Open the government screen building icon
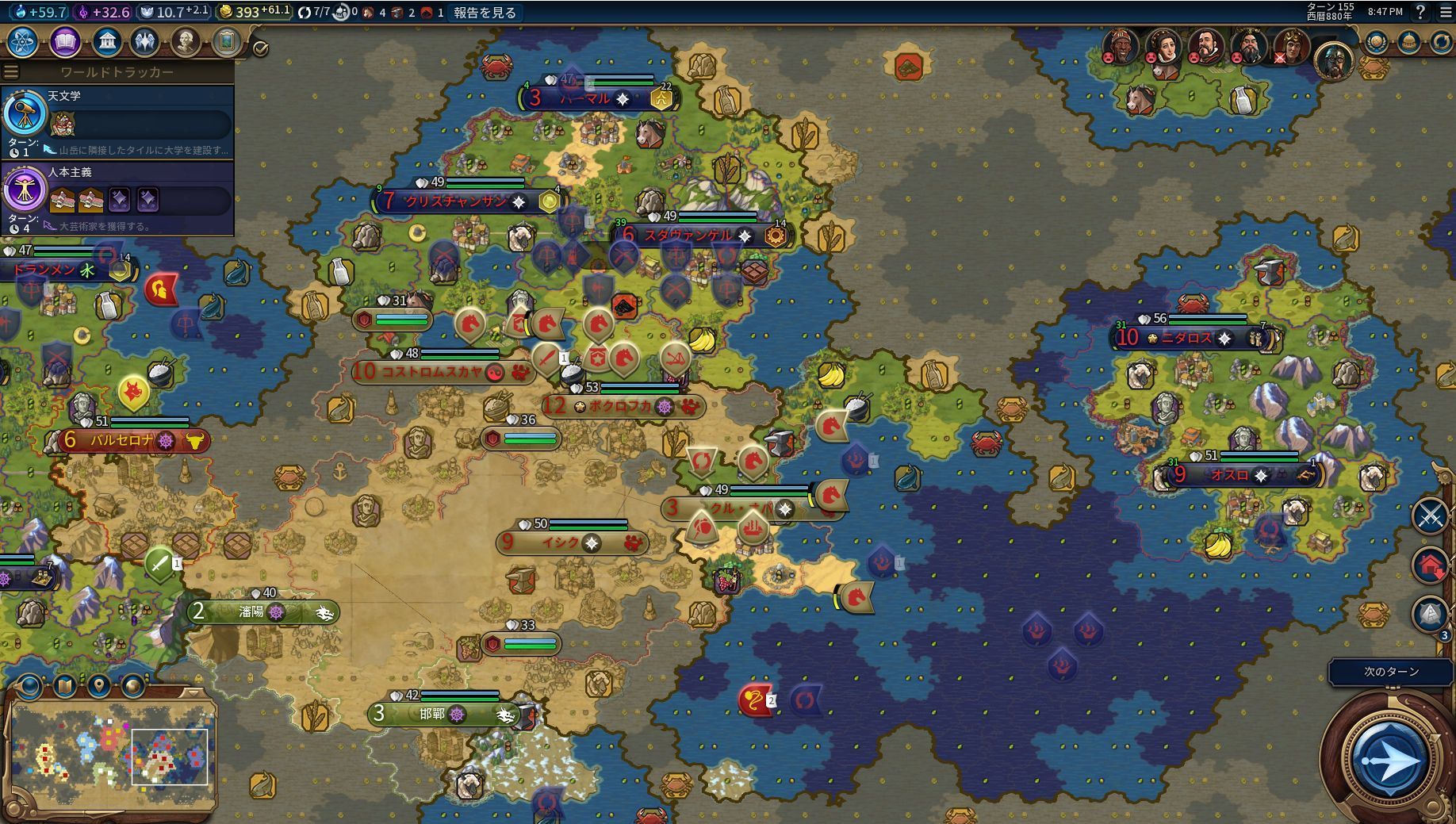This screenshot has height=824, width=1456. (106, 42)
